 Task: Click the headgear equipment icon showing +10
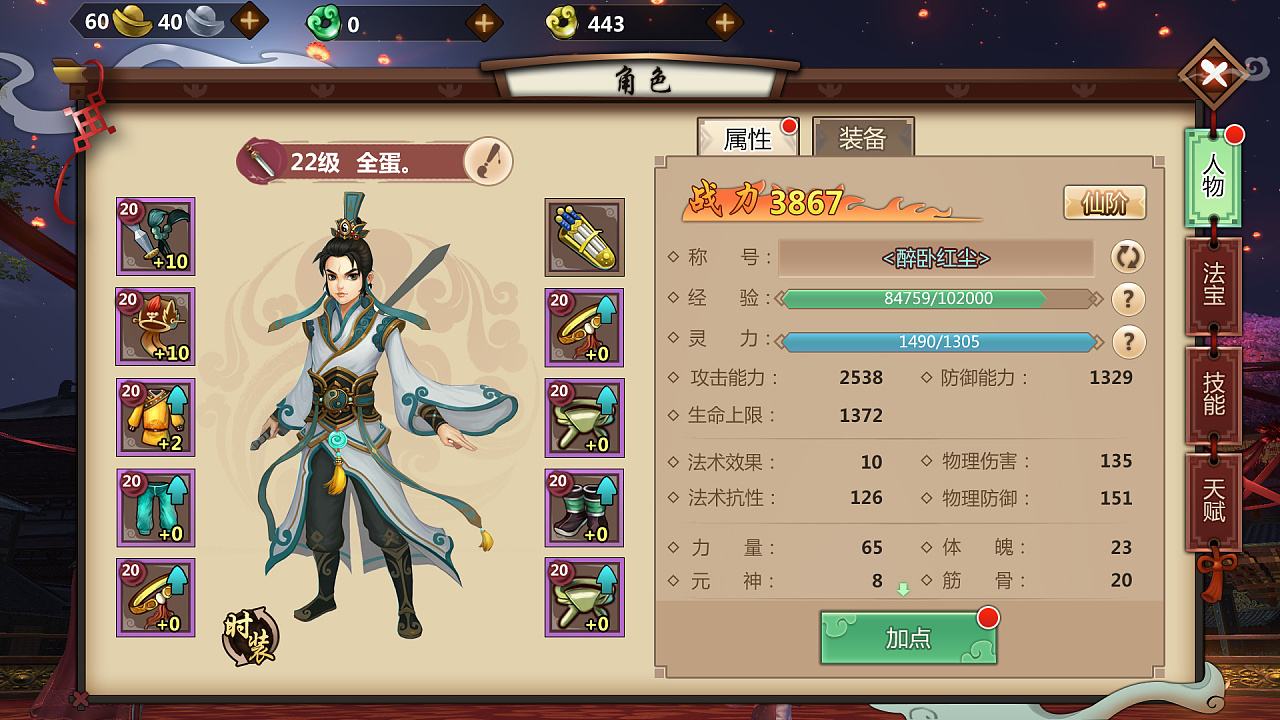pos(155,328)
